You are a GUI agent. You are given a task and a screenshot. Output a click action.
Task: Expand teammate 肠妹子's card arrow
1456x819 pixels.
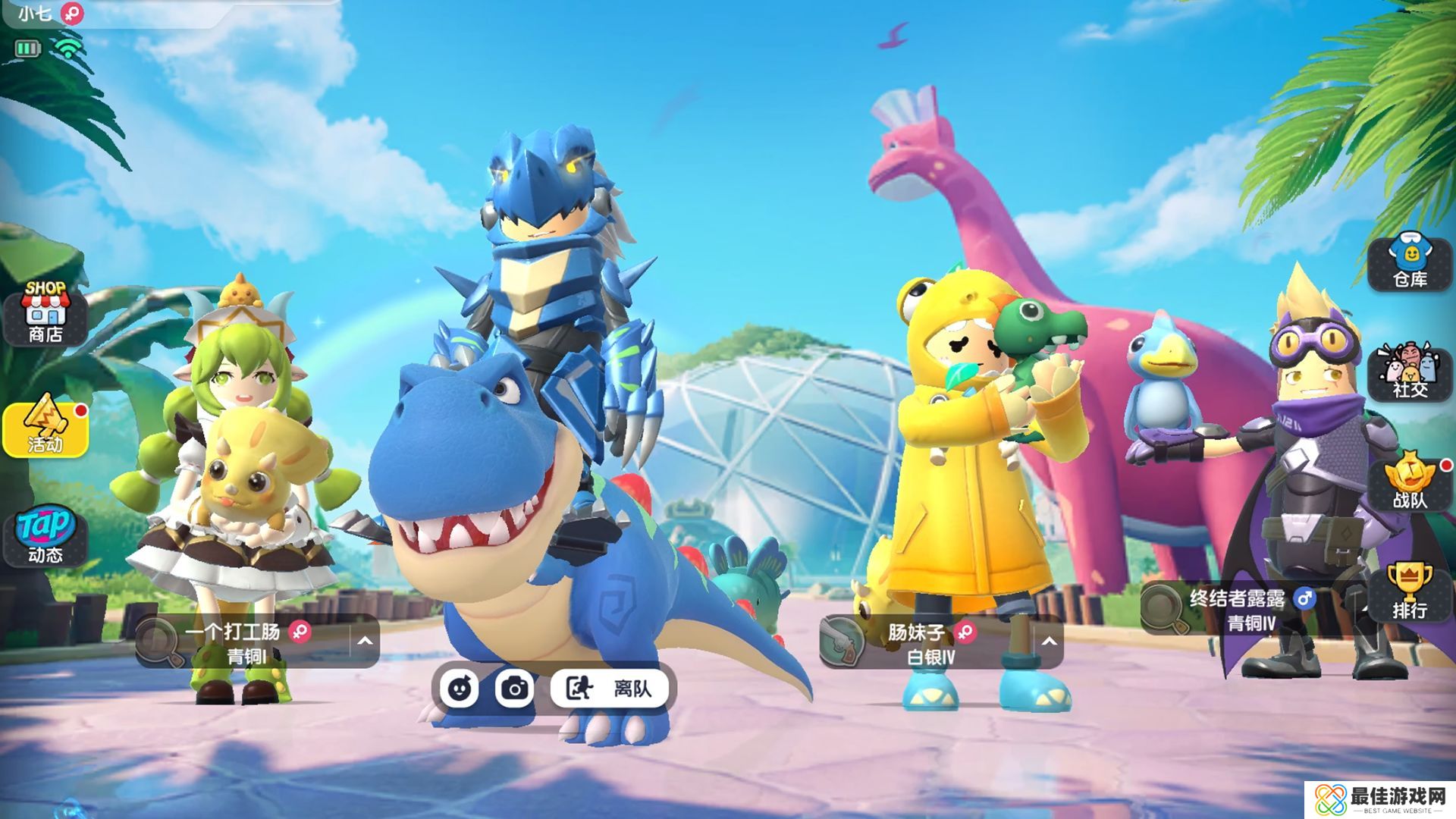(1049, 642)
